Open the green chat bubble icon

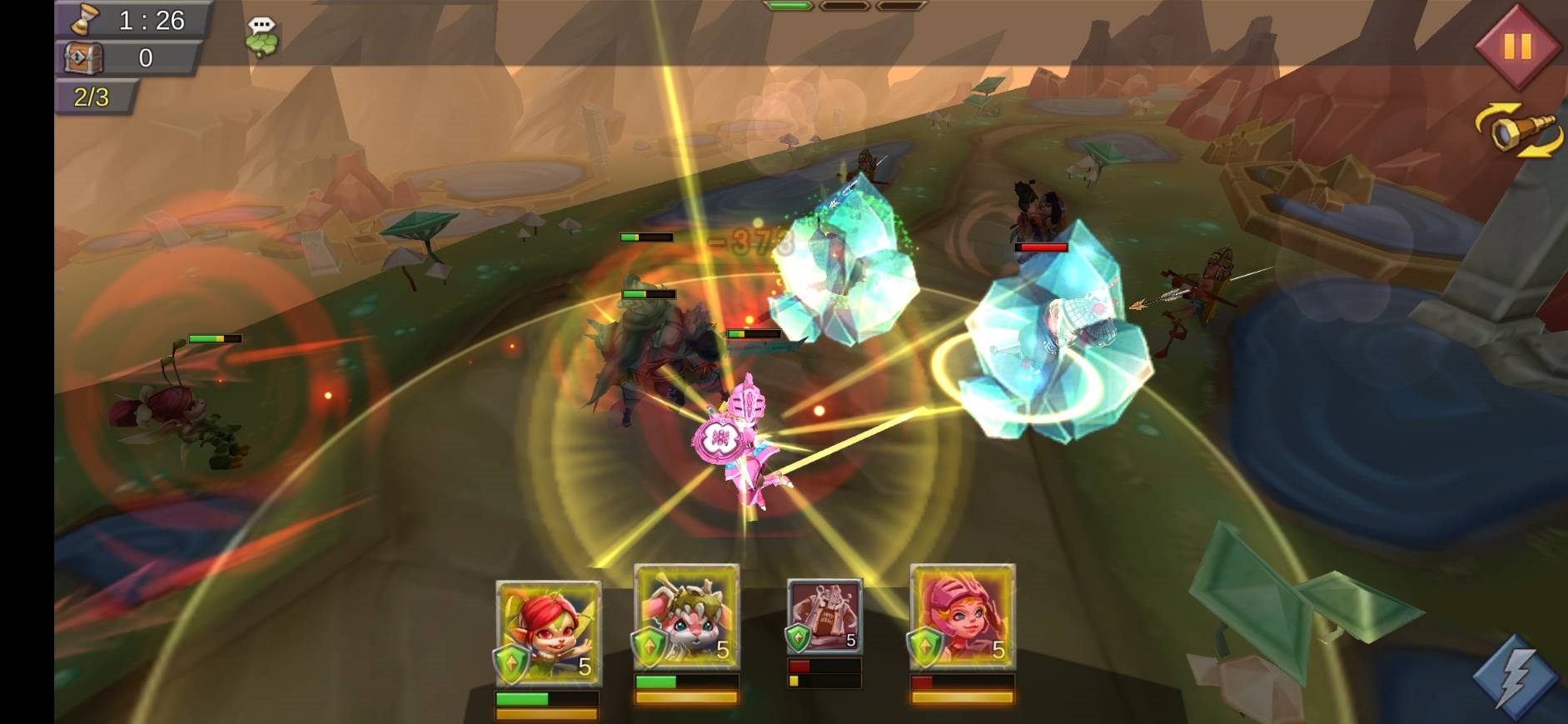(x=262, y=37)
